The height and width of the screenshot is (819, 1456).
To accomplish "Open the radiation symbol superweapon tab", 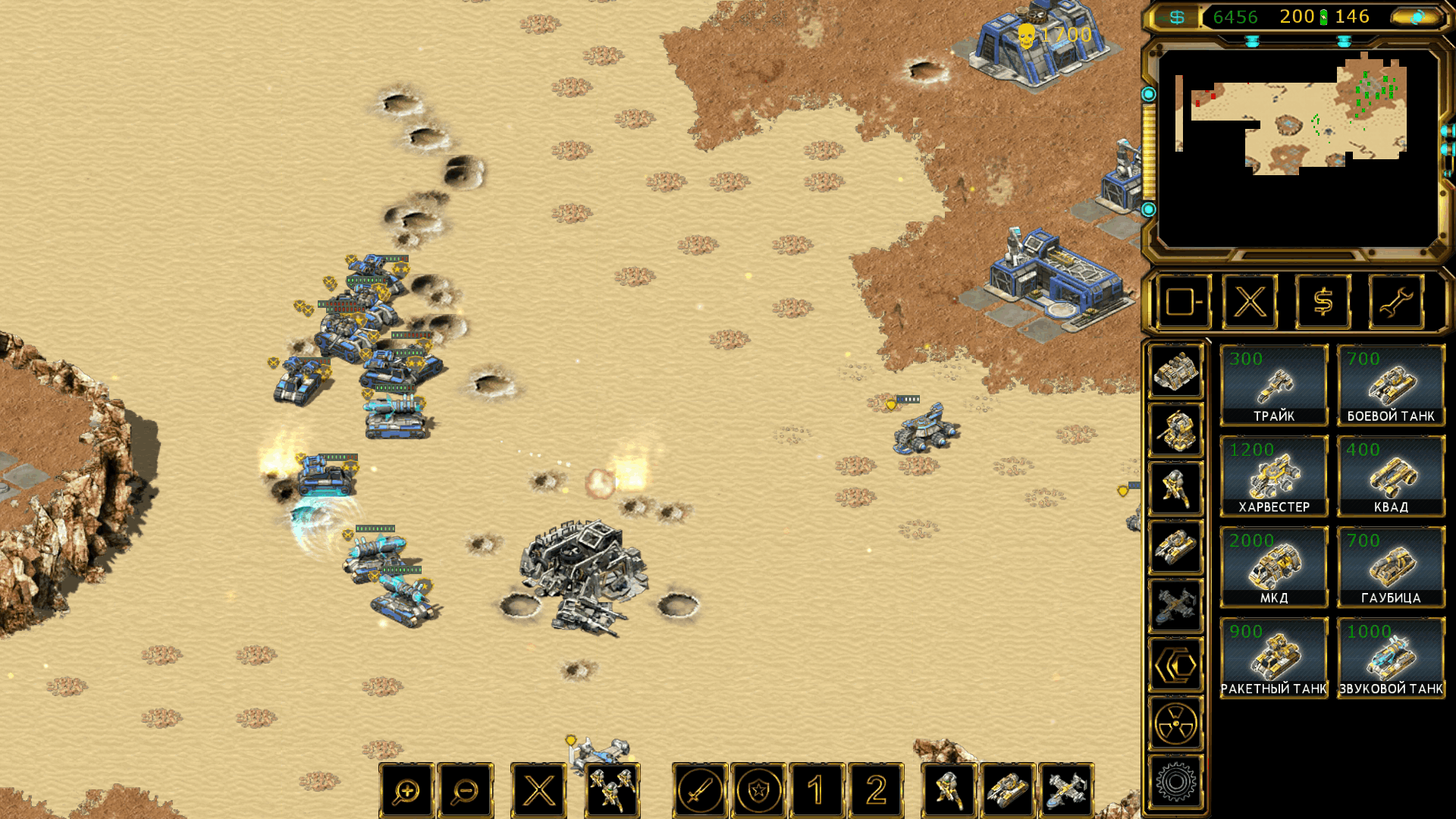I will coord(1175,723).
